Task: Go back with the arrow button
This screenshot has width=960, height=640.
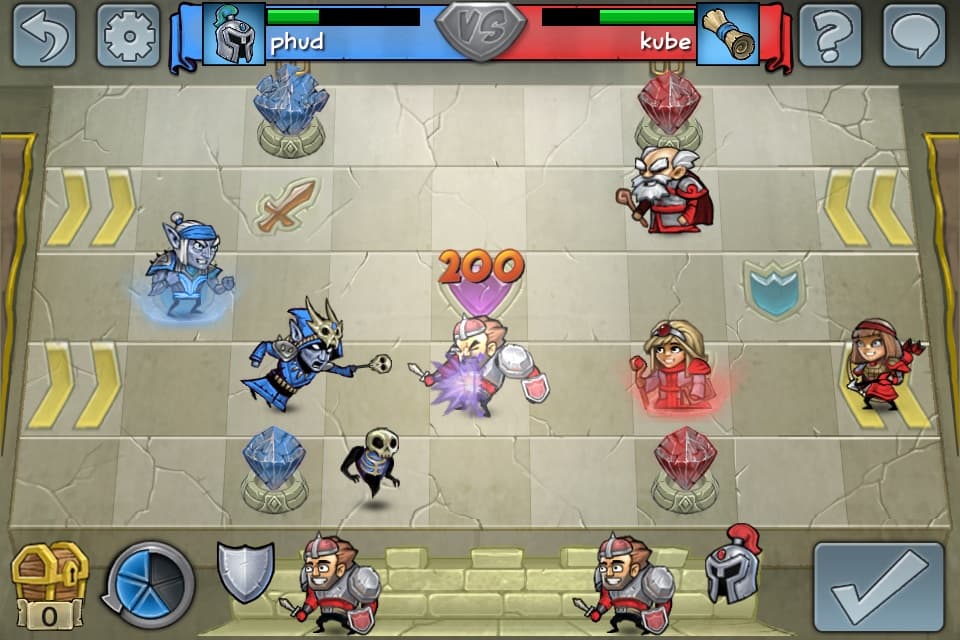Action: coord(44,35)
